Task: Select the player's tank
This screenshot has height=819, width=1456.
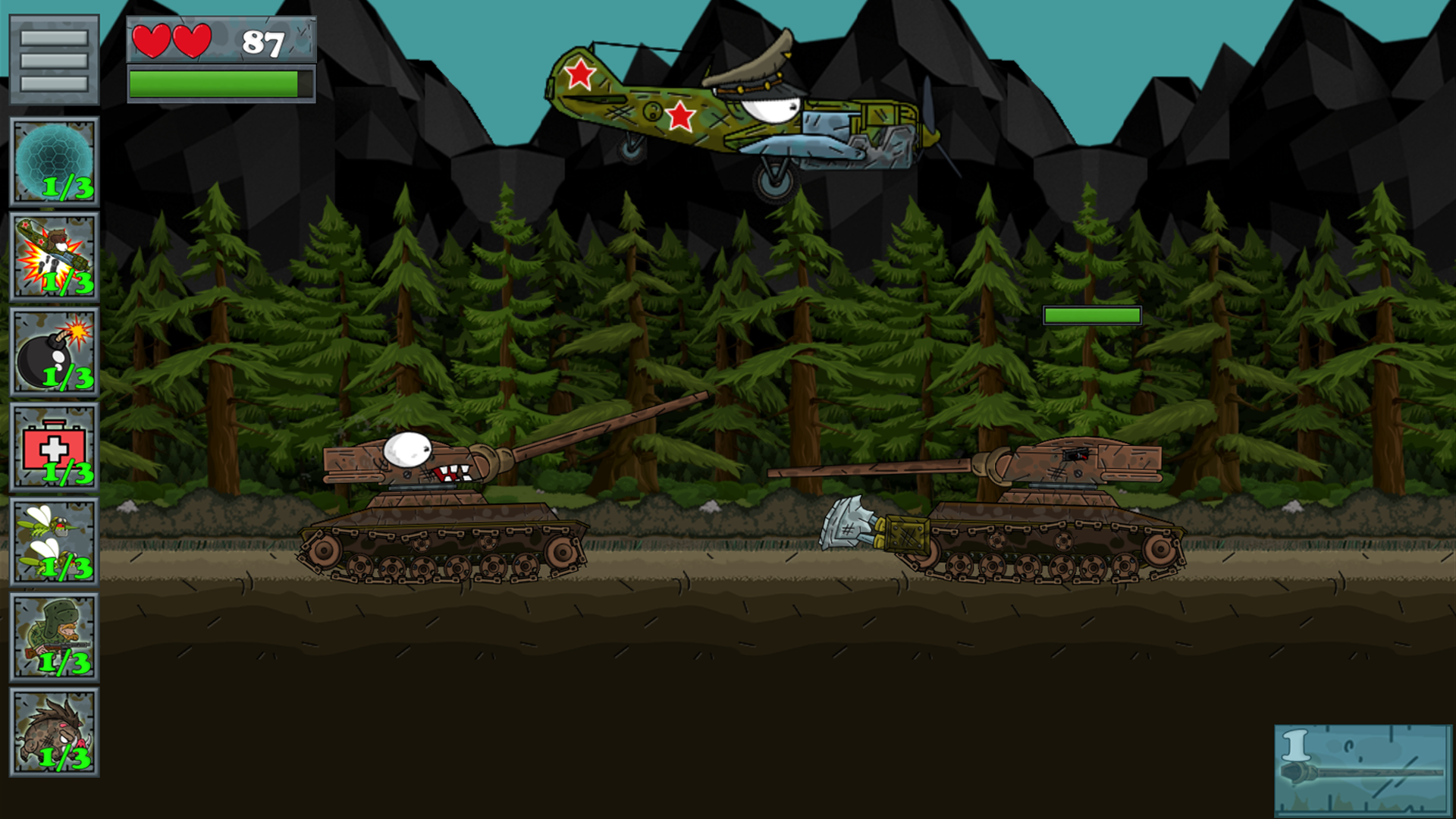Action: (440, 516)
